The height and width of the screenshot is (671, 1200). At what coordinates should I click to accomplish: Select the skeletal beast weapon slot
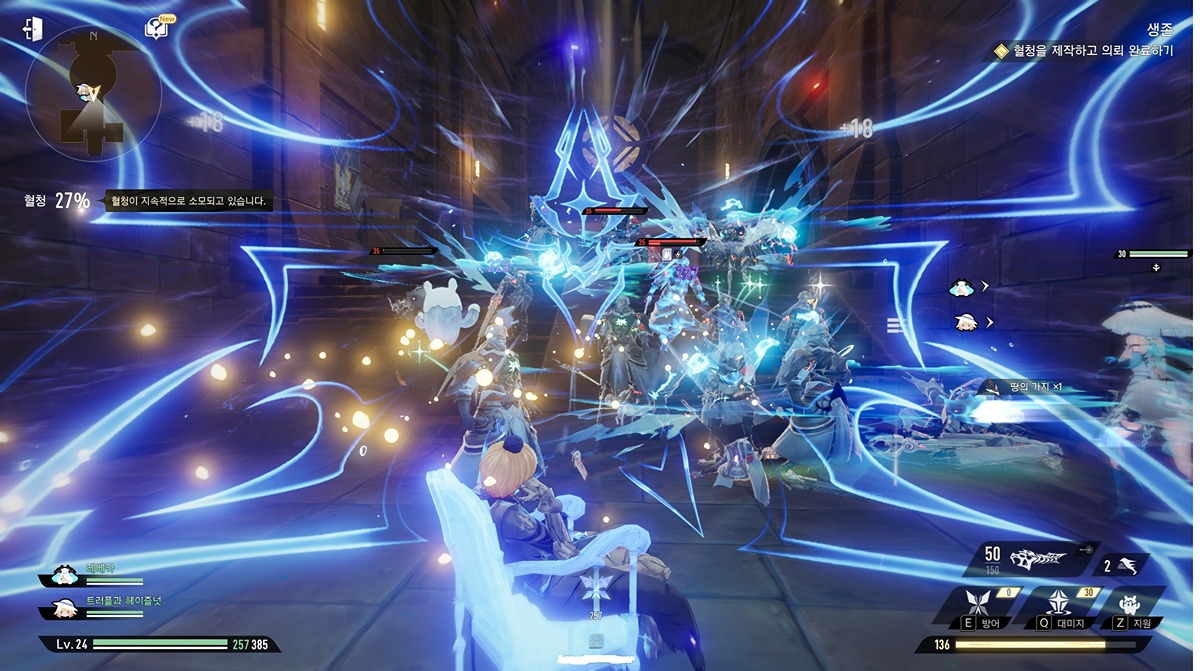[x=1036, y=558]
